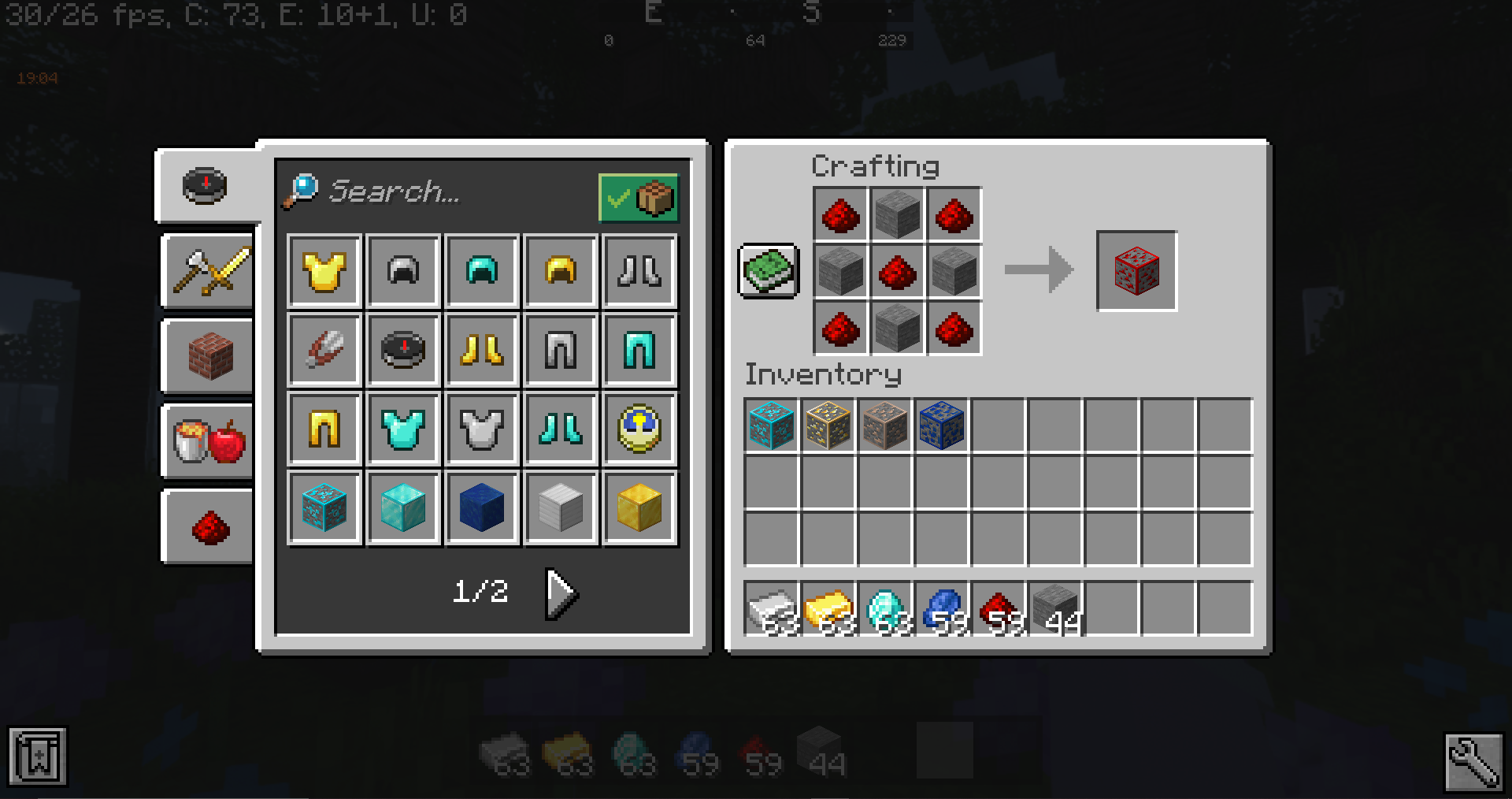Select the food category tab icon
This screenshot has width=1512, height=799.
206,441
